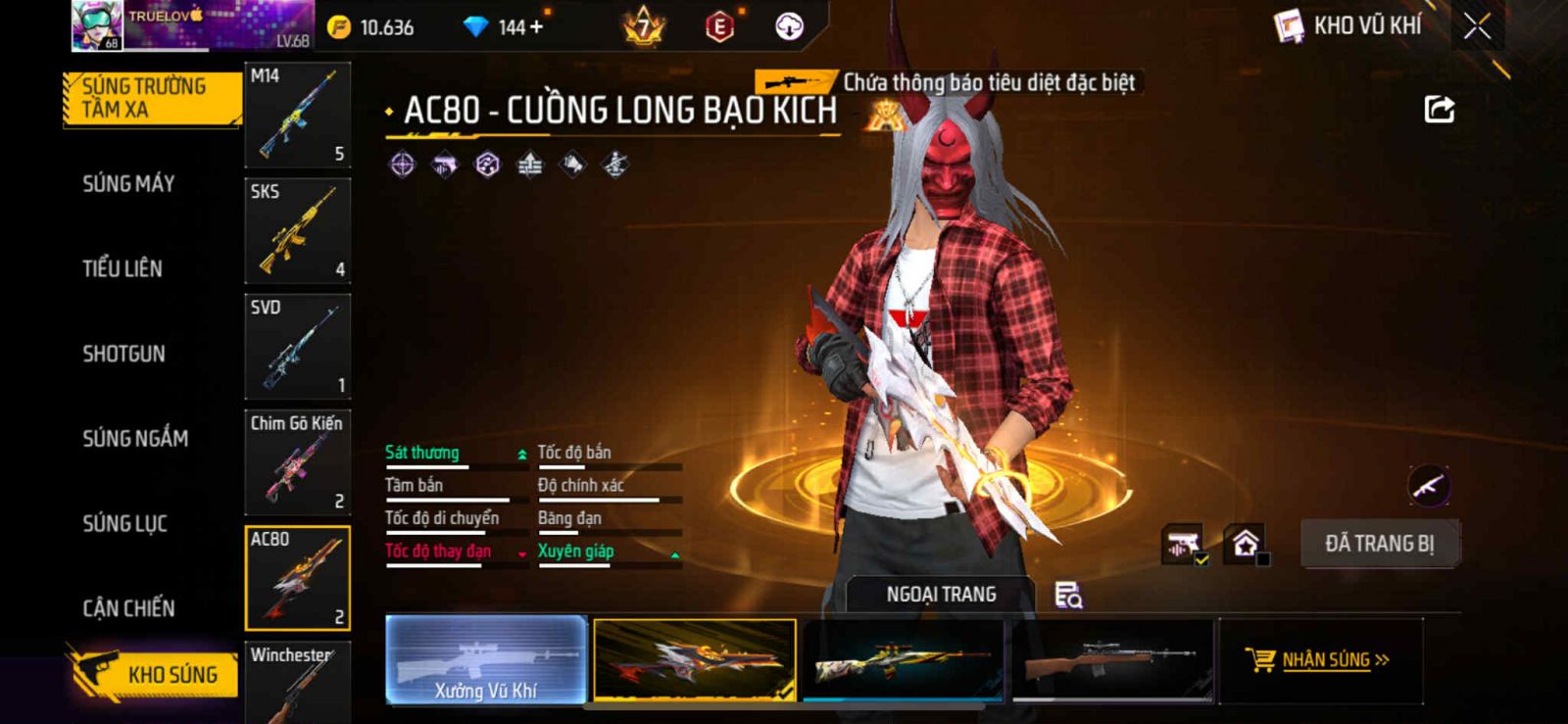Screen dimensions: 1568x724
Task: Open the Tiểu Liên weapon category
Action: point(122,268)
